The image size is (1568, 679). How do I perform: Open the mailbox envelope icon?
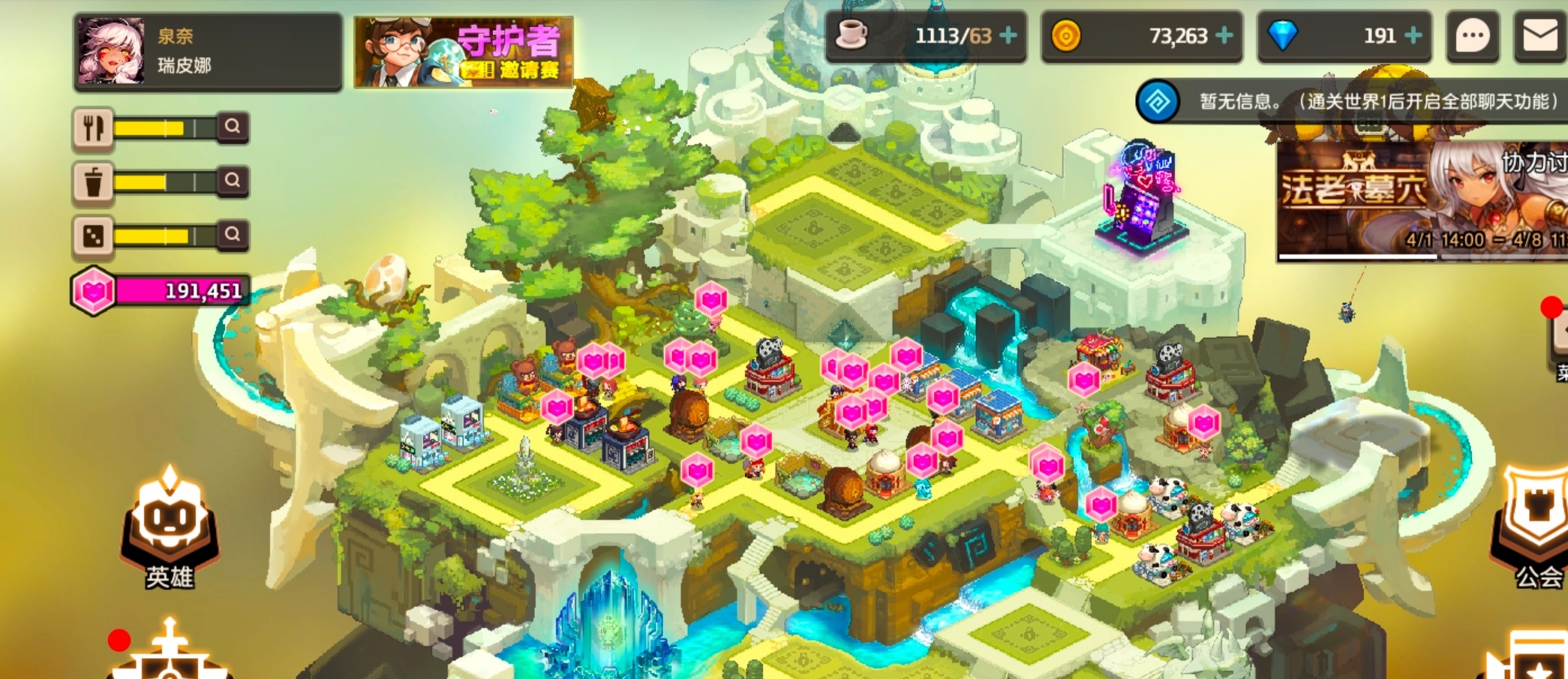[x=1539, y=35]
